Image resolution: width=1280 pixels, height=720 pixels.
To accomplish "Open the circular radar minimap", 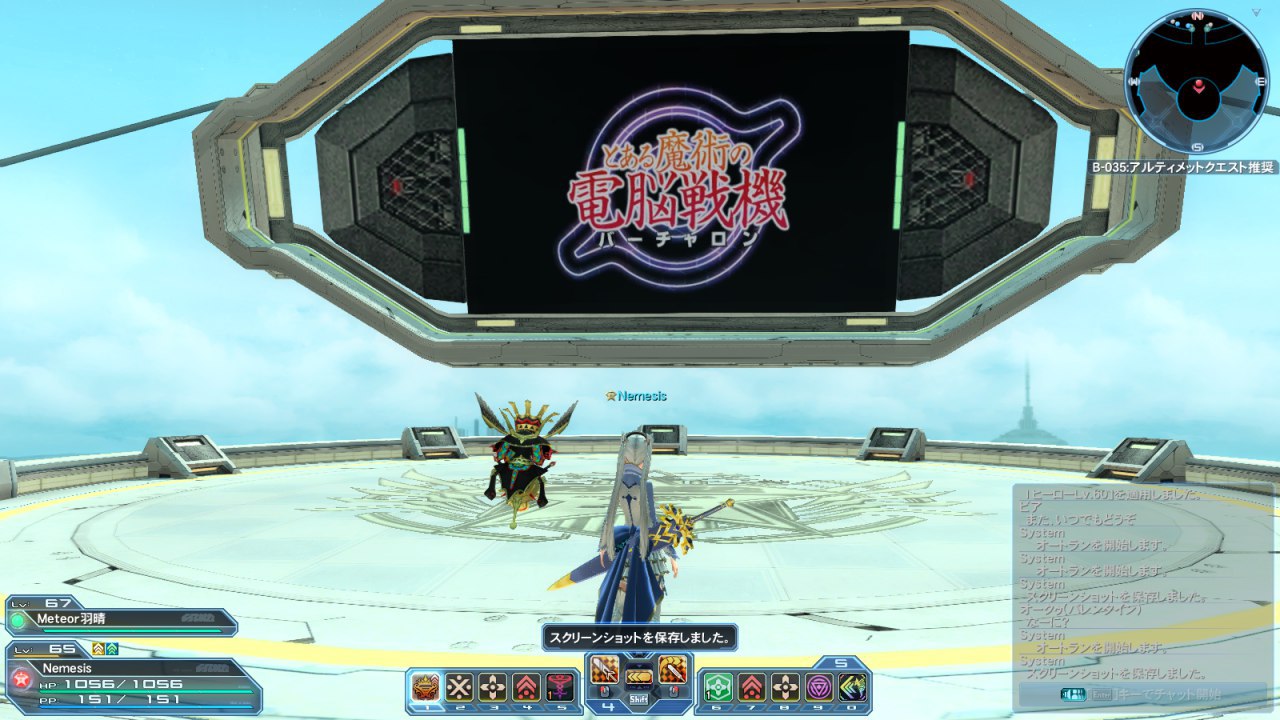I will point(1196,82).
